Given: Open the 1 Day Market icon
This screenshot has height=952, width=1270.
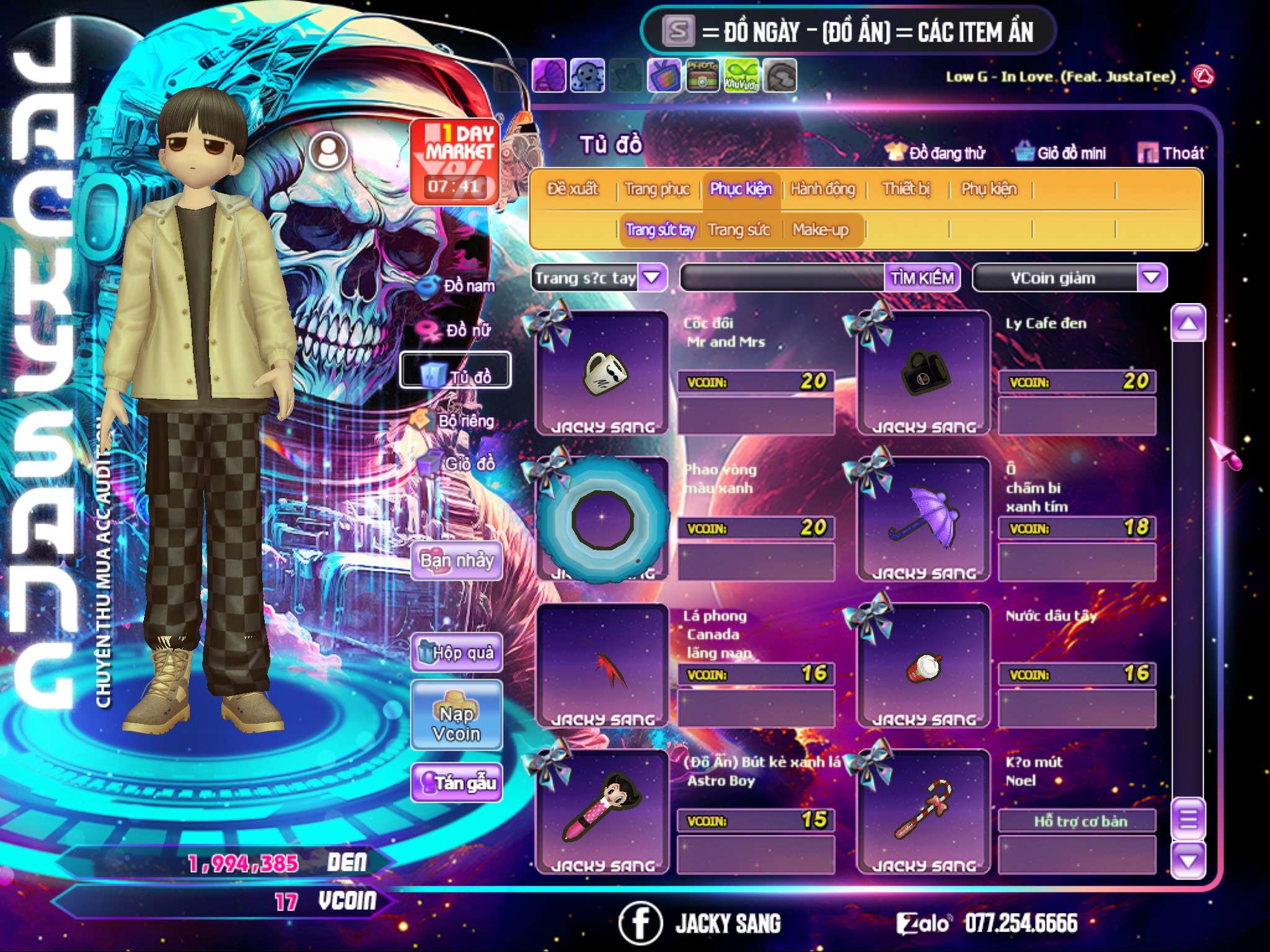Looking at the screenshot, I should pos(455,162).
